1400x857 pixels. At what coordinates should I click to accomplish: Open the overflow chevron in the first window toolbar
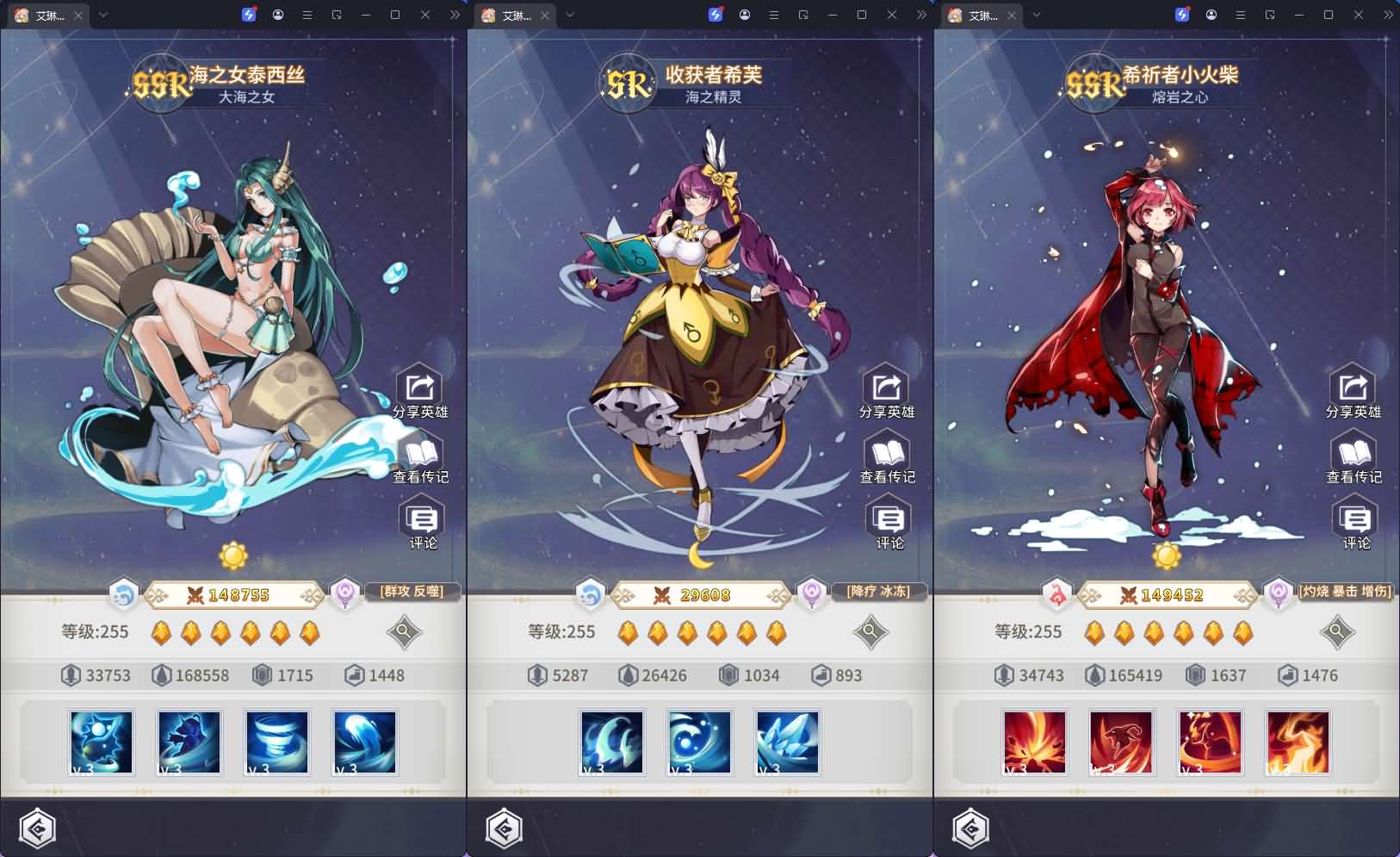tap(454, 15)
